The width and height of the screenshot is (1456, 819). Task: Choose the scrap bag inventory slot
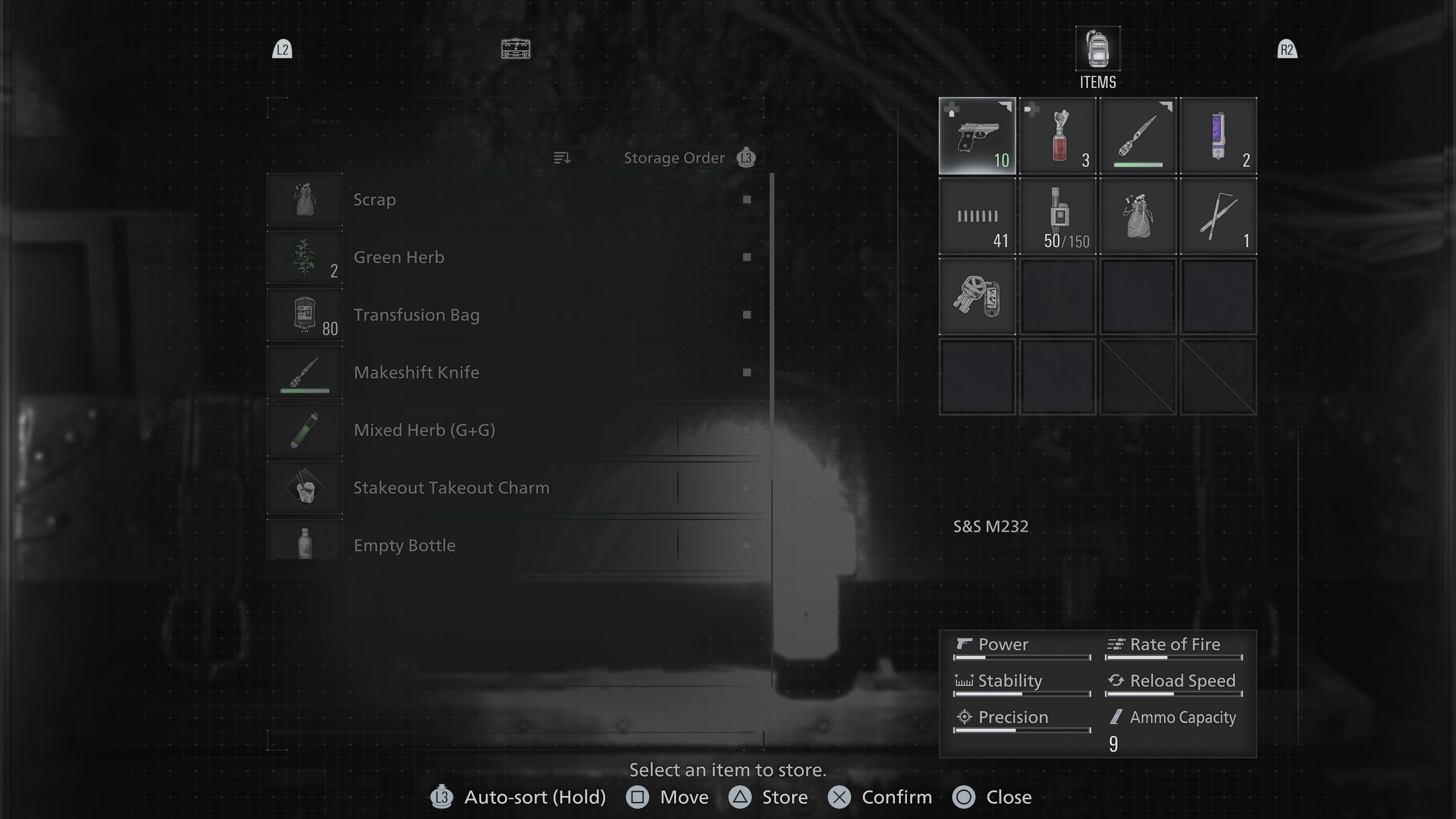point(1138,217)
